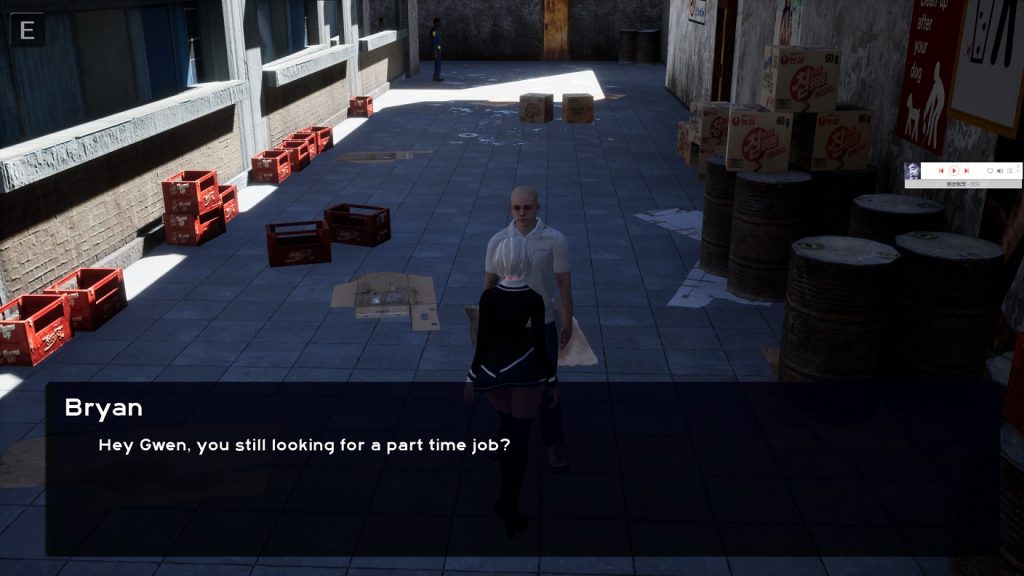Skip to next track in the music player

tap(966, 171)
